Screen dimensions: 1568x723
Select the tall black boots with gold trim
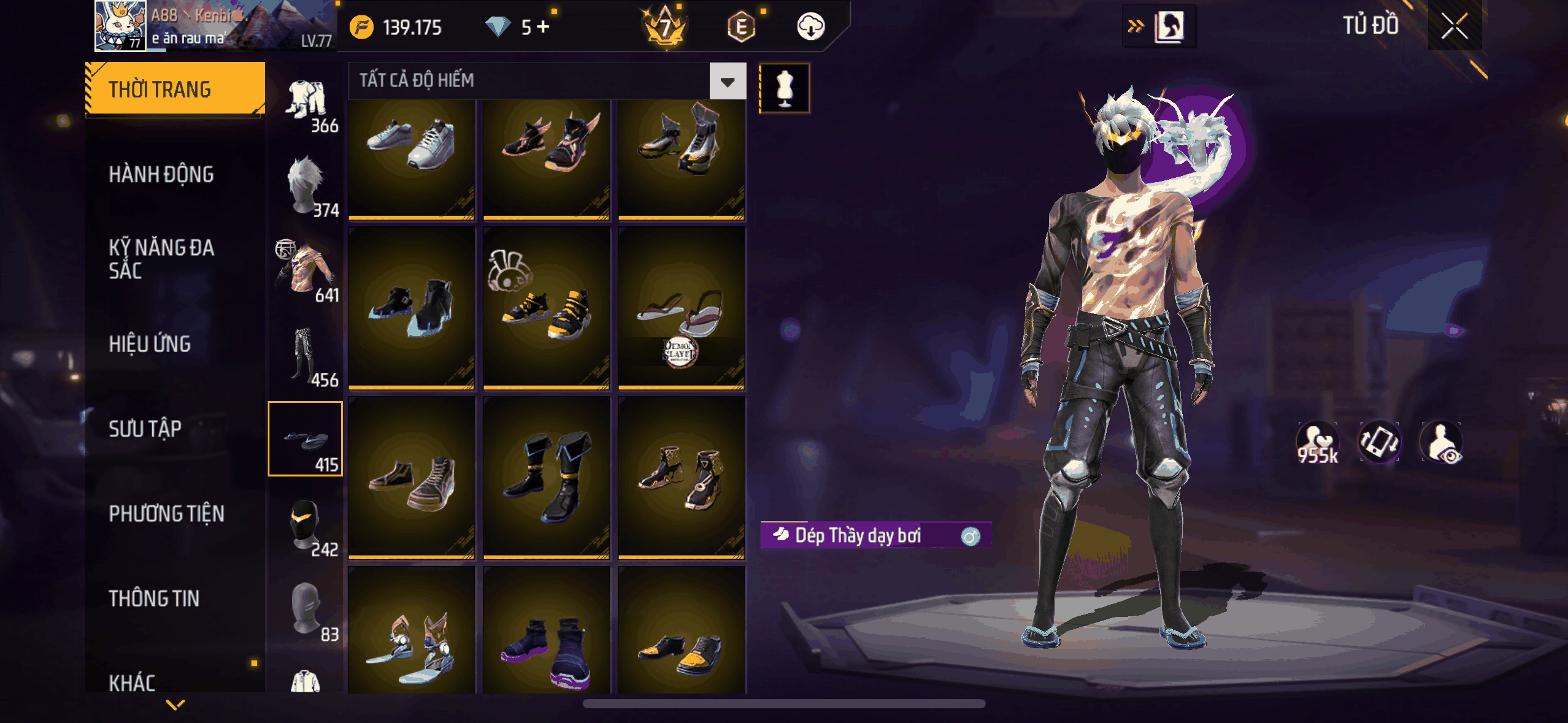547,478
